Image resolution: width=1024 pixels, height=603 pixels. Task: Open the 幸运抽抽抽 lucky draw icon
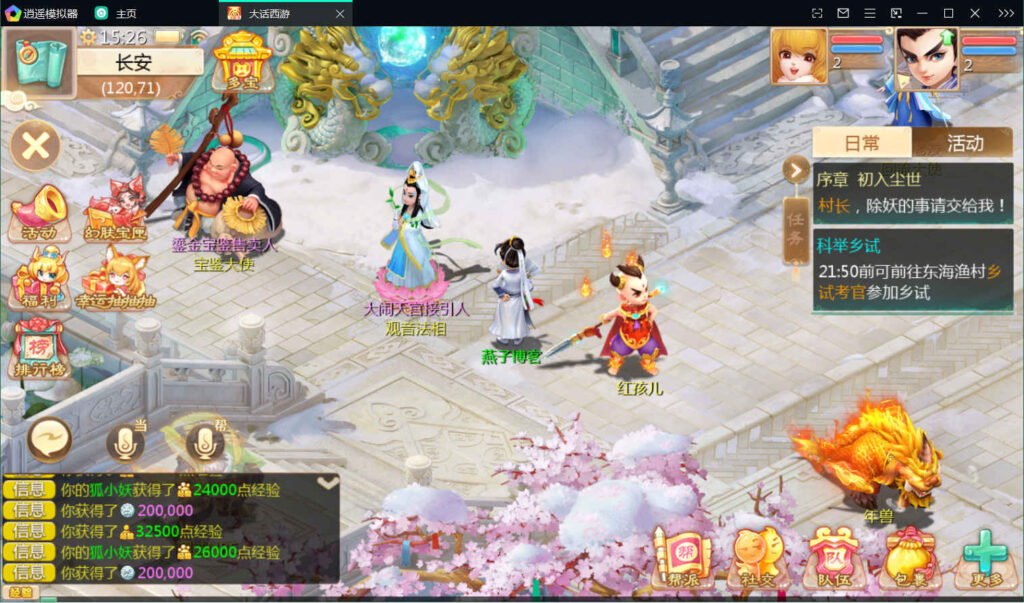(x=117, y=279)
